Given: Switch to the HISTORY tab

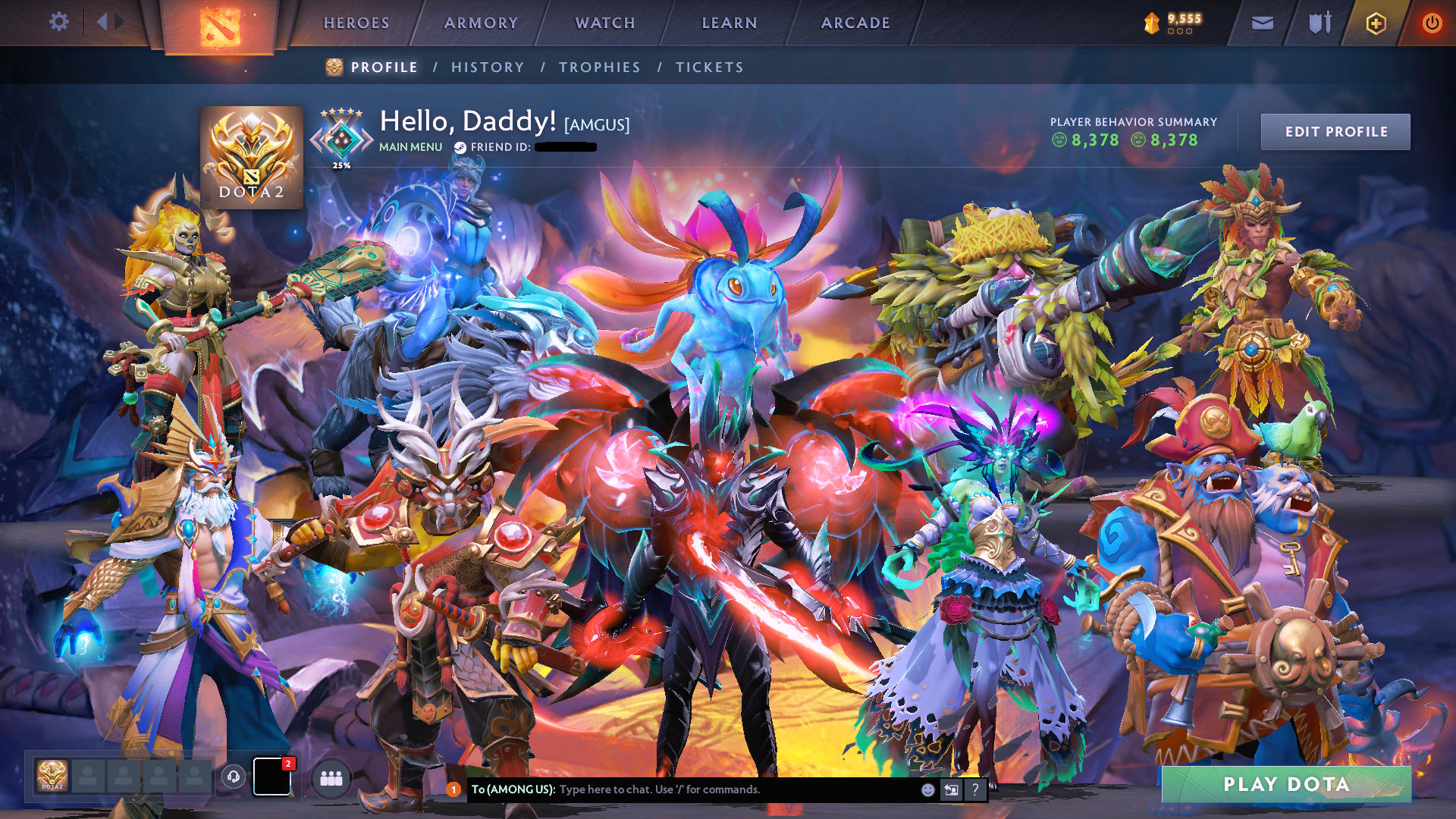Looking at the screenshot, I should tap(488, 67).
